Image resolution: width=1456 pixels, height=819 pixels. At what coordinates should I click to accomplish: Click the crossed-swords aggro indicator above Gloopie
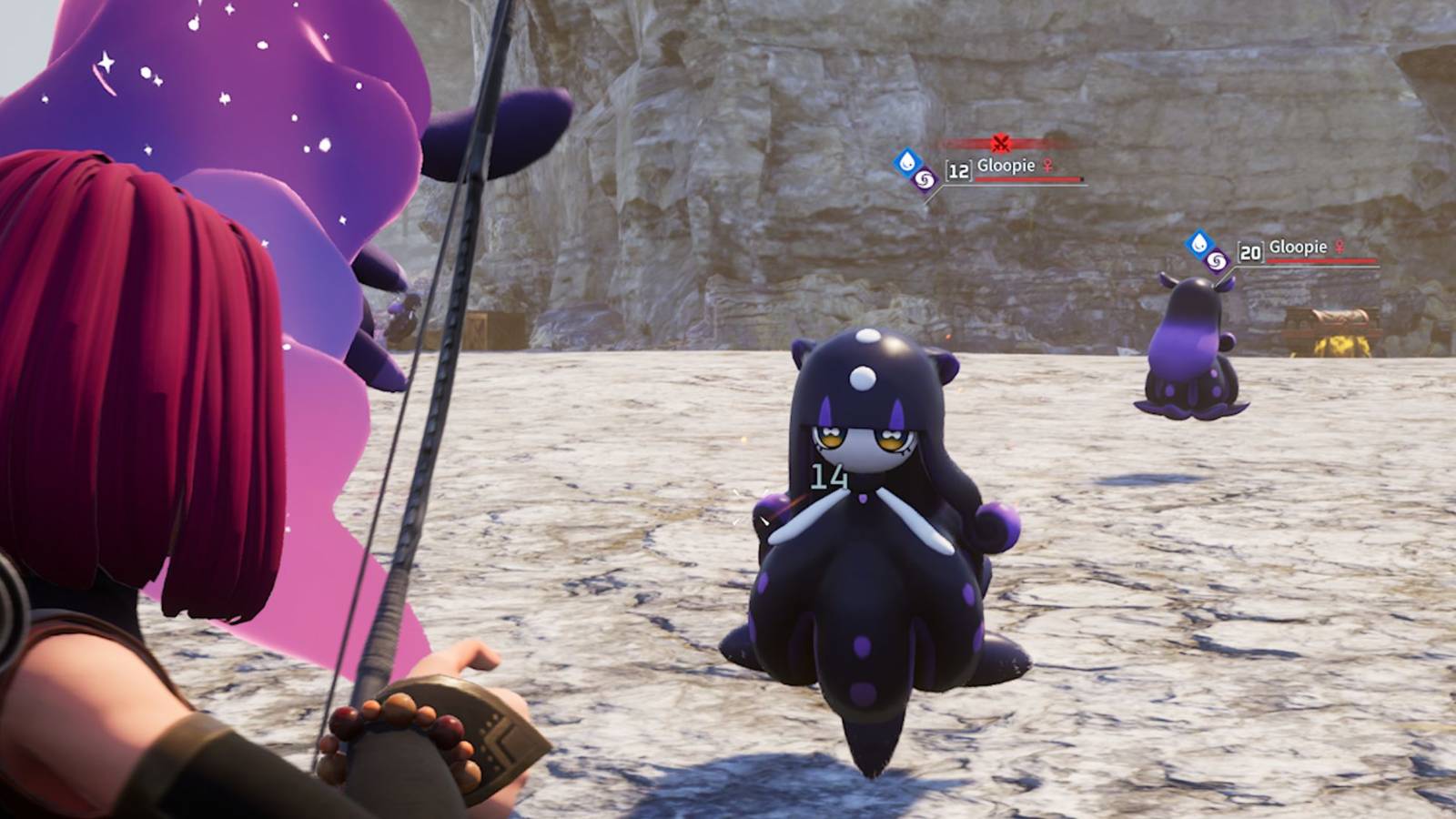1001,142
